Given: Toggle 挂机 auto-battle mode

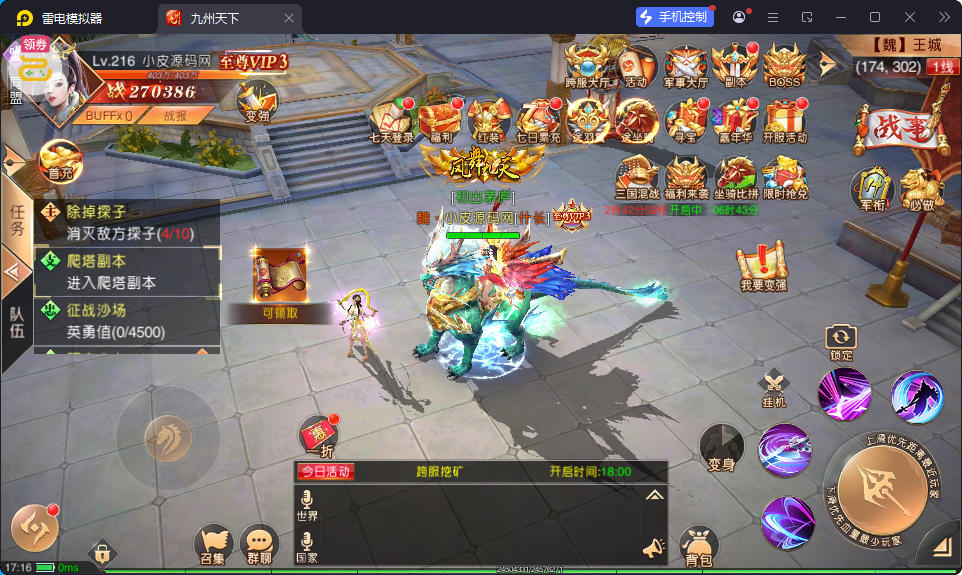Looking at the screenshot, I should click(774, 386).
